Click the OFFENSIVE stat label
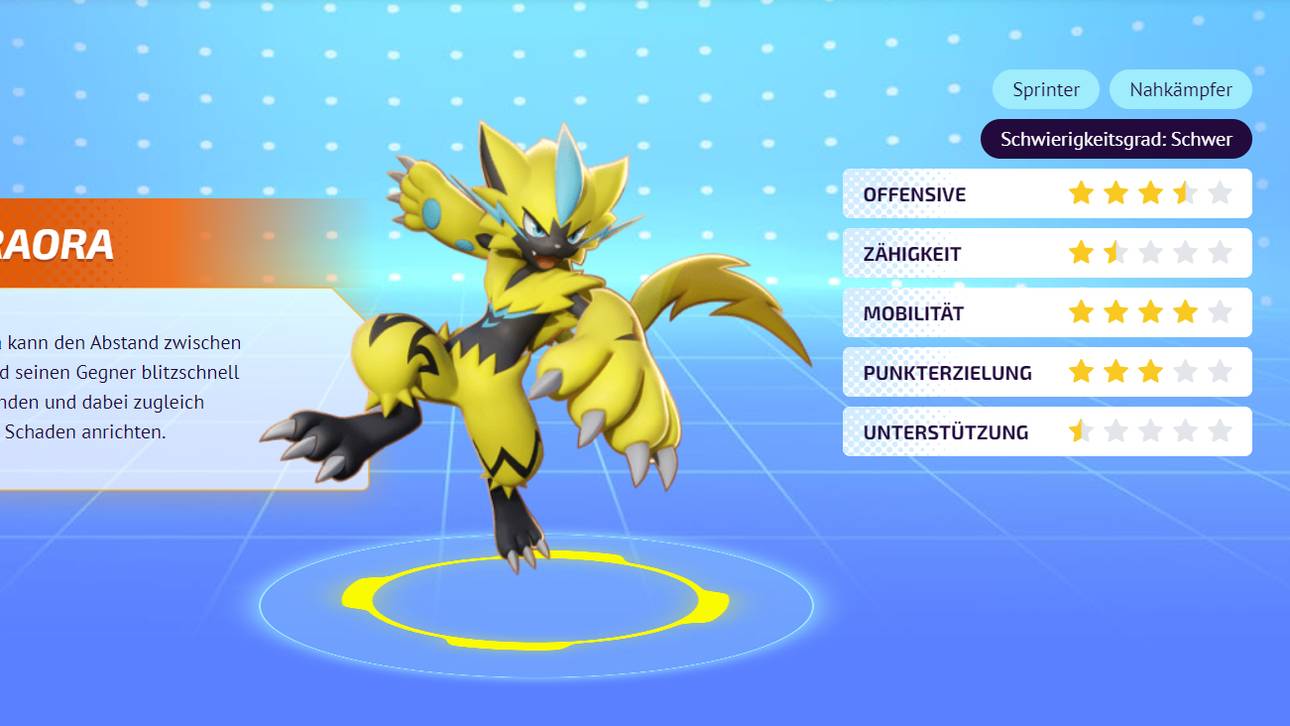 [913, 195]
